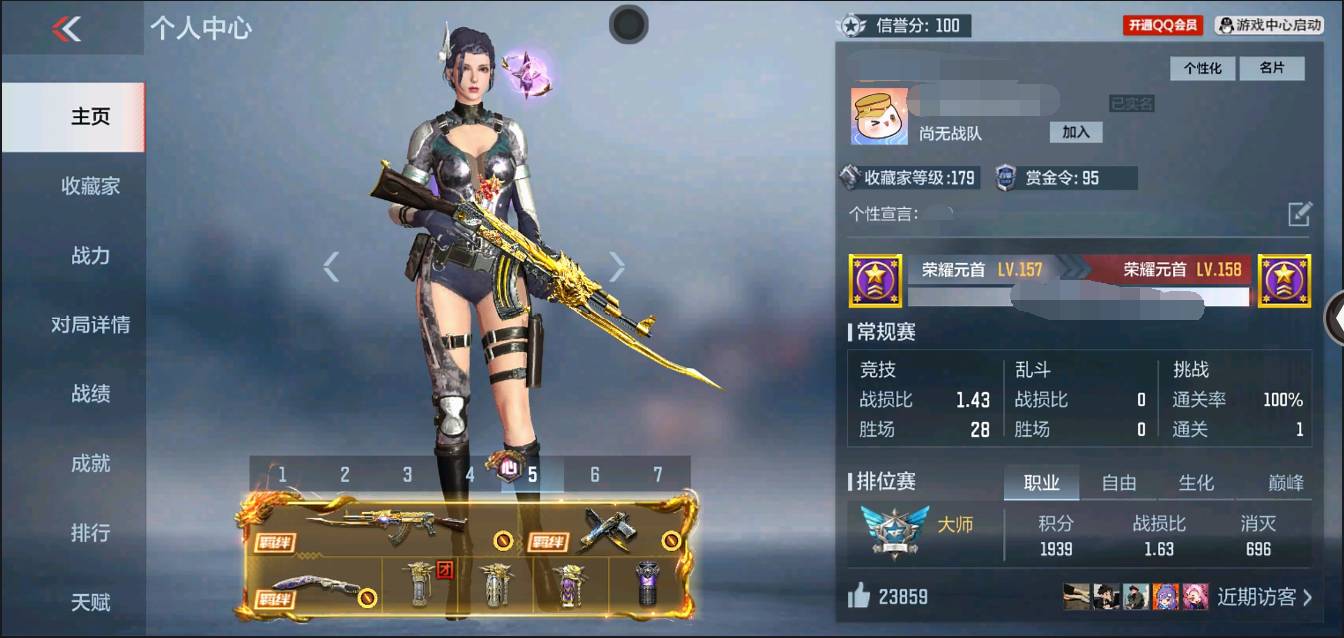Join a team with 加入 button
This screenshot has height=638, width=1344.
coord(1076,132)
